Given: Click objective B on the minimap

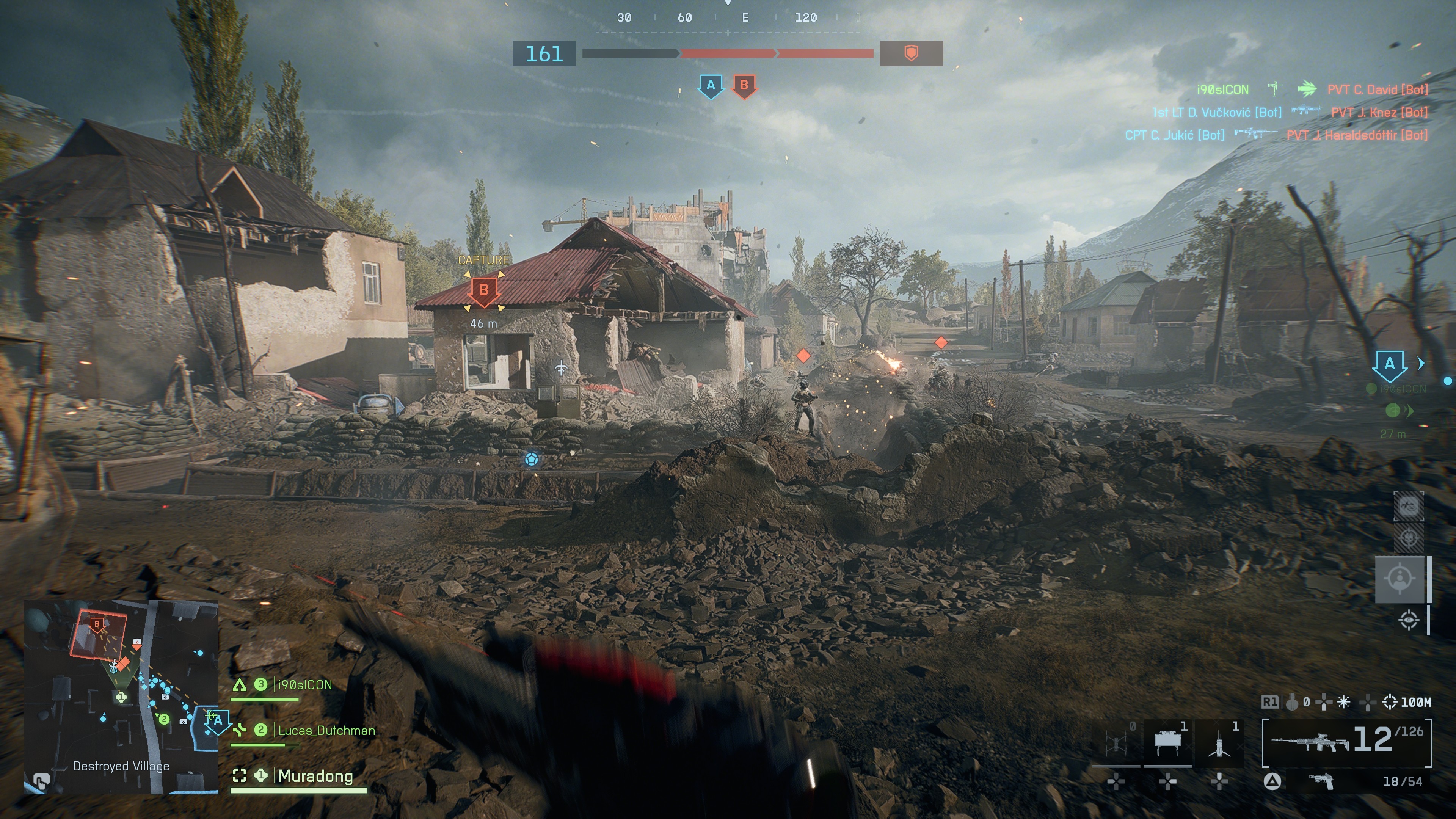Looking at the screenshot, I should pos(97,625).
